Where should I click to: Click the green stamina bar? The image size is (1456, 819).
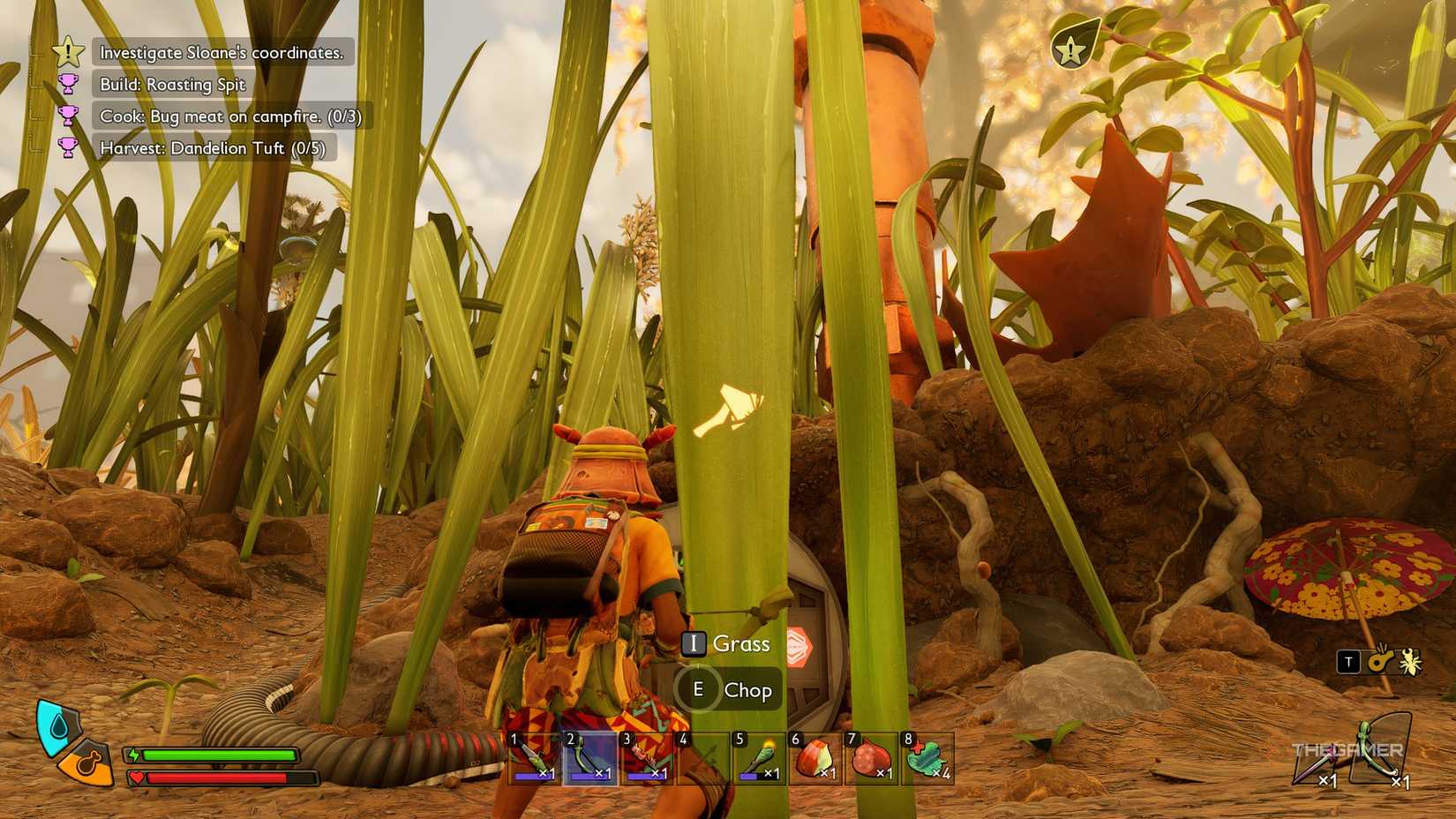click(221, 755)
